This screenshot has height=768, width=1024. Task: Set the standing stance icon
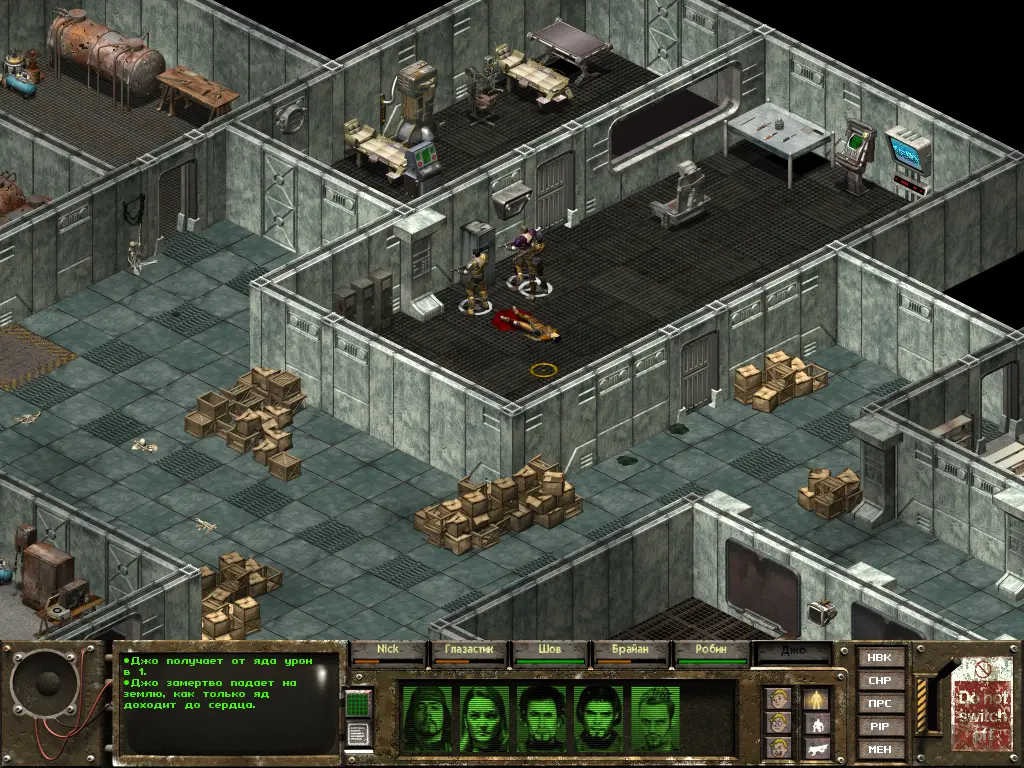pyautogui.click(x=815, y=697)
